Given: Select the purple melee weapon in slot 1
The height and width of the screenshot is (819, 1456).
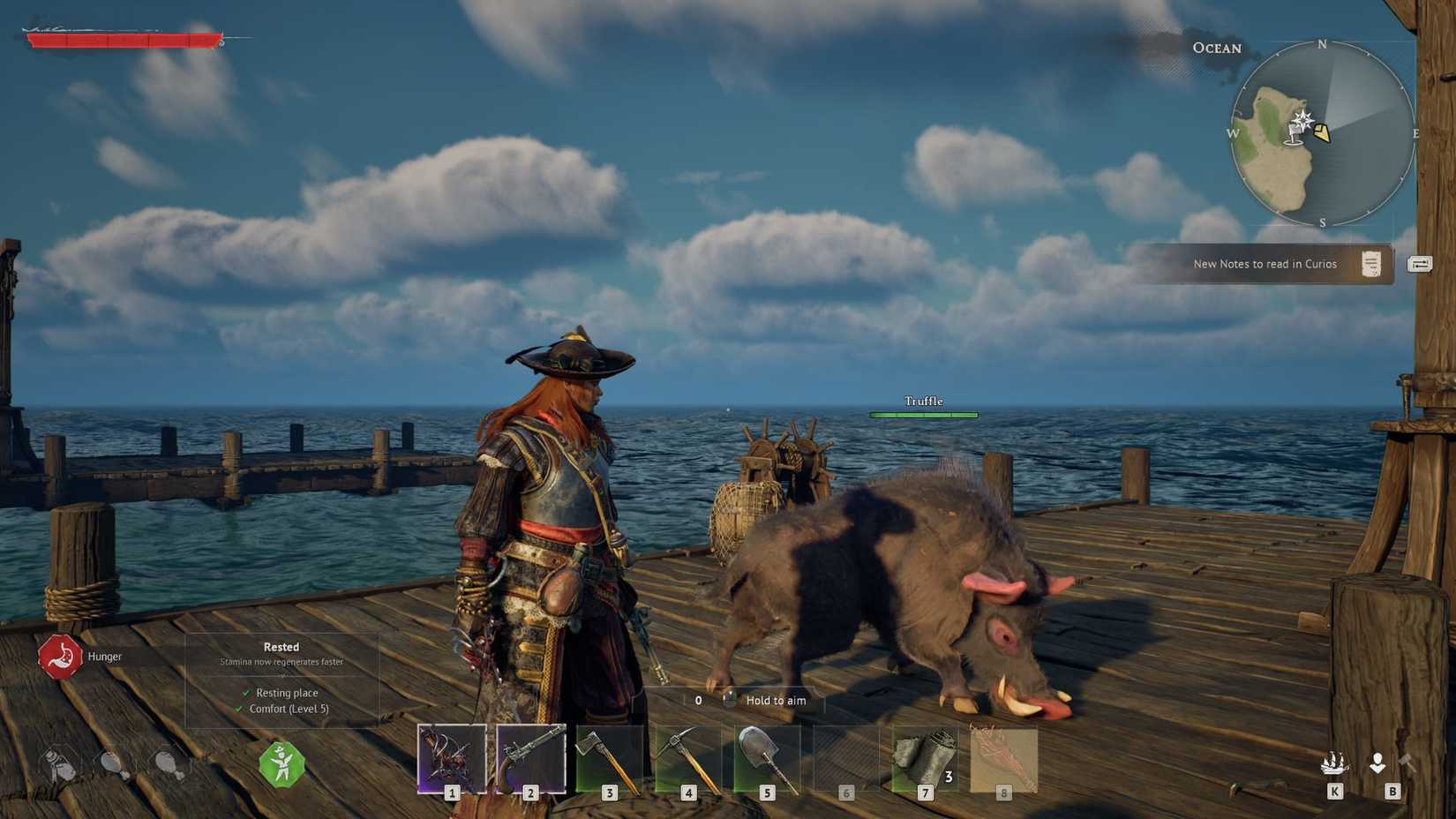Looking at the screenshot, I should pyautogui.click(x=452, y=759).
